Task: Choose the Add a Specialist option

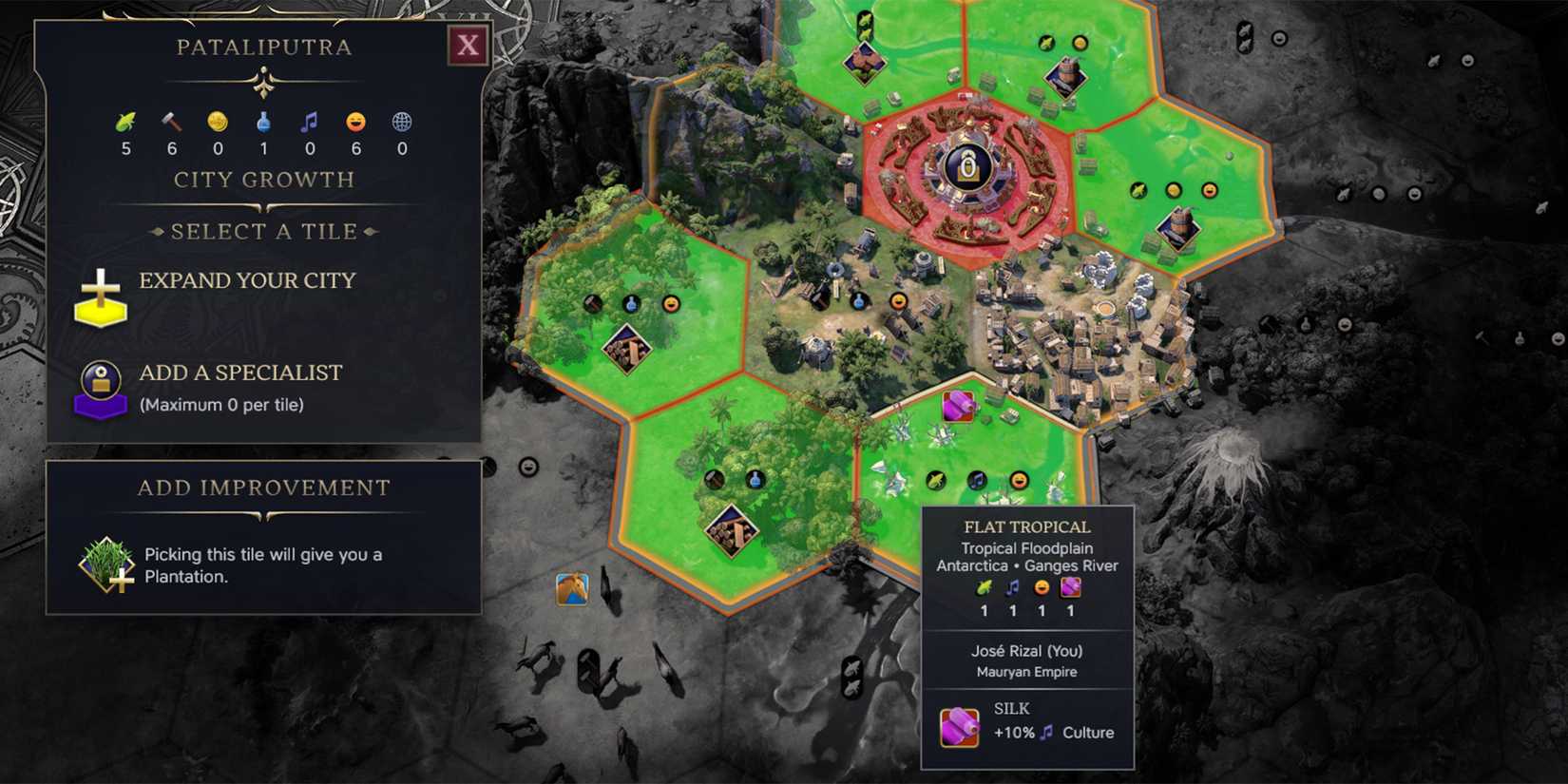Action: pos(240,373)
